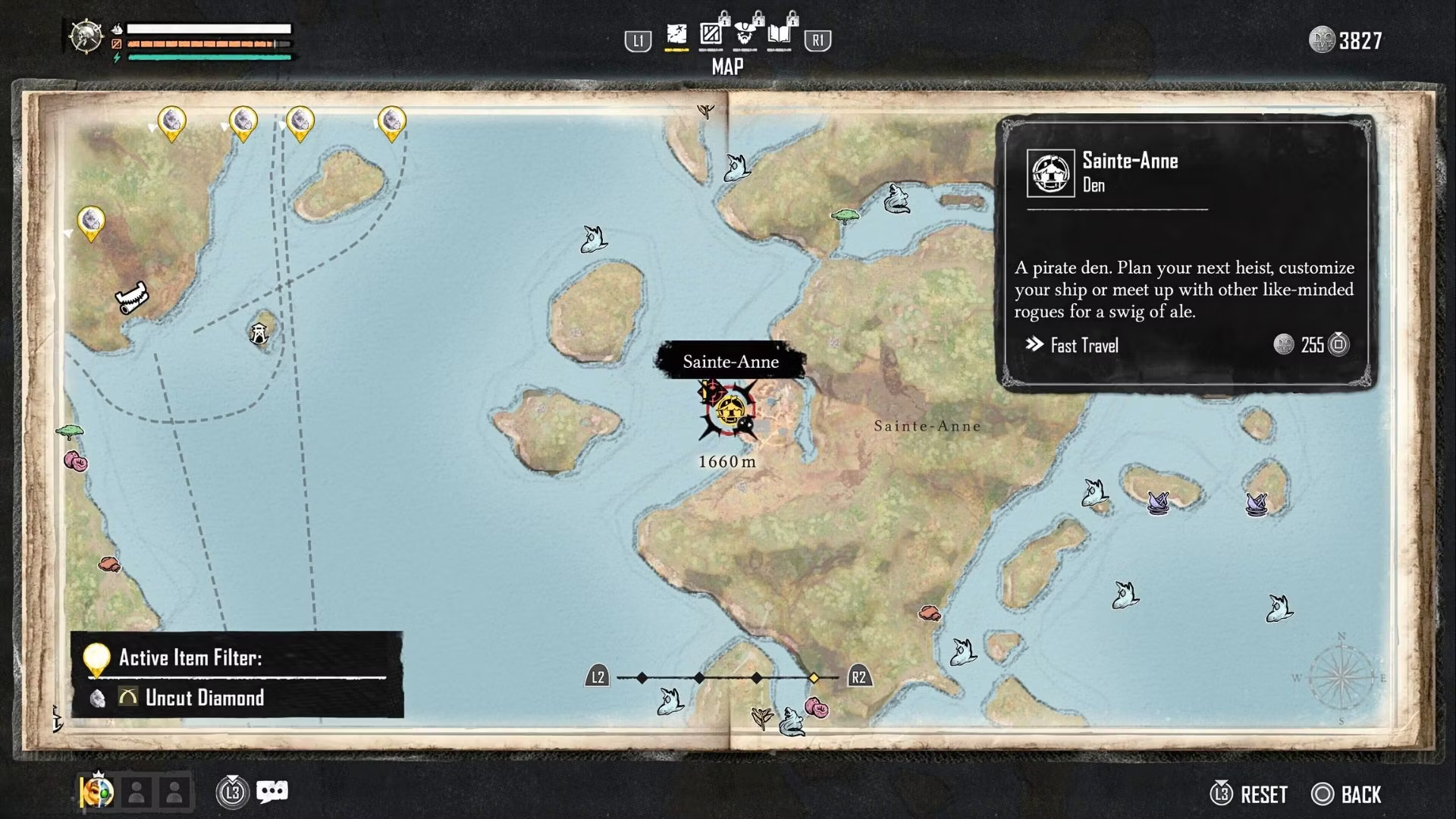Select the scroll map marker
This screenshot has height=819, width=1456.
point(132,298)
